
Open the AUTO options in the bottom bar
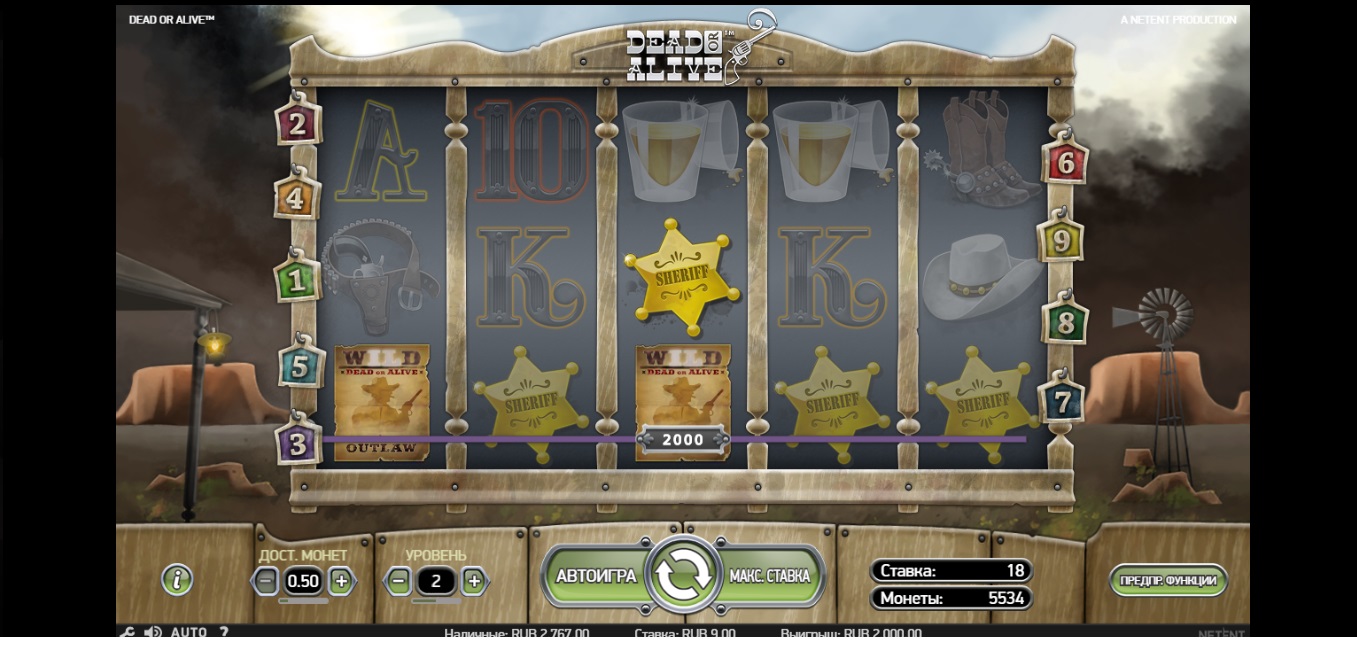188,633
